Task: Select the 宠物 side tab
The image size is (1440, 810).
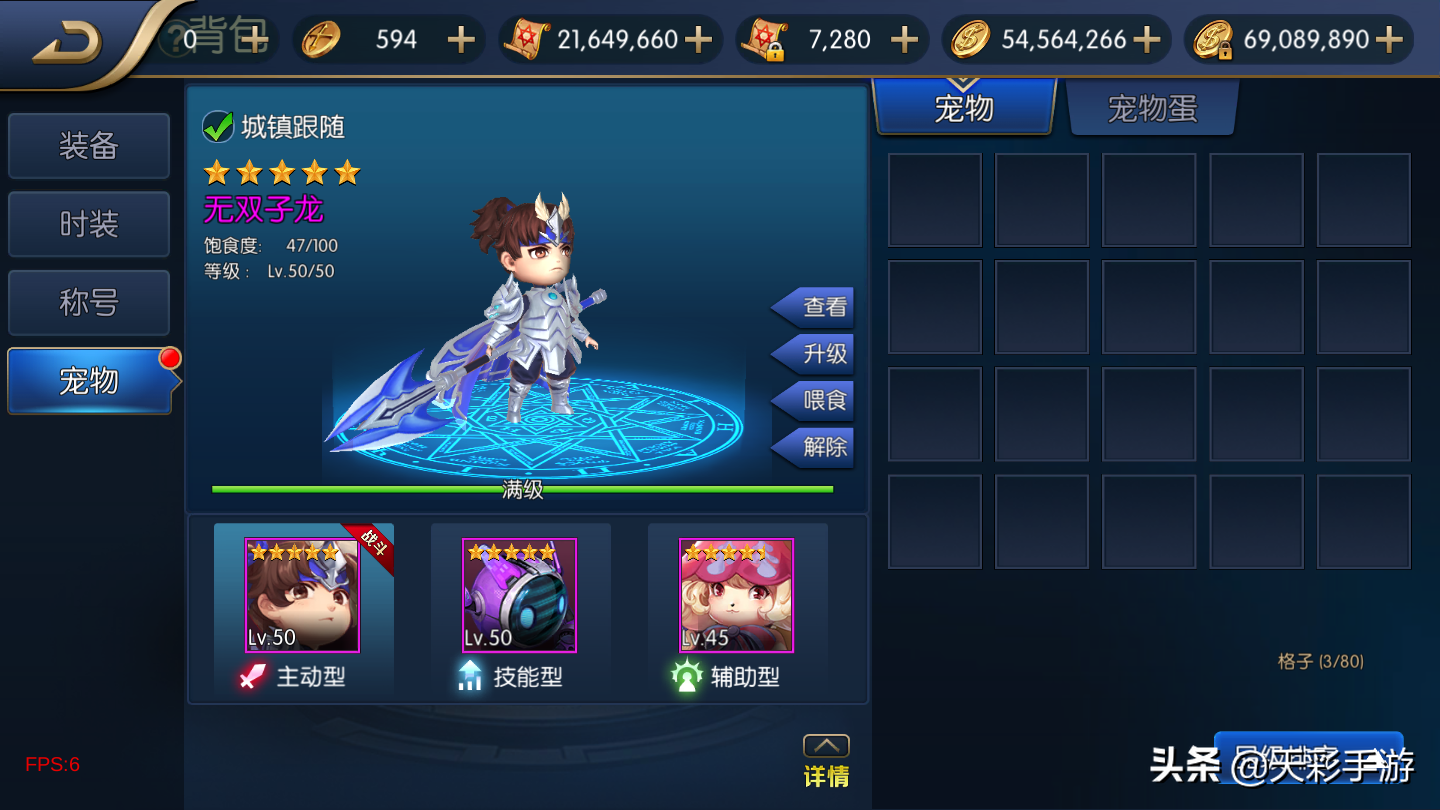Action: click(89, 381)
